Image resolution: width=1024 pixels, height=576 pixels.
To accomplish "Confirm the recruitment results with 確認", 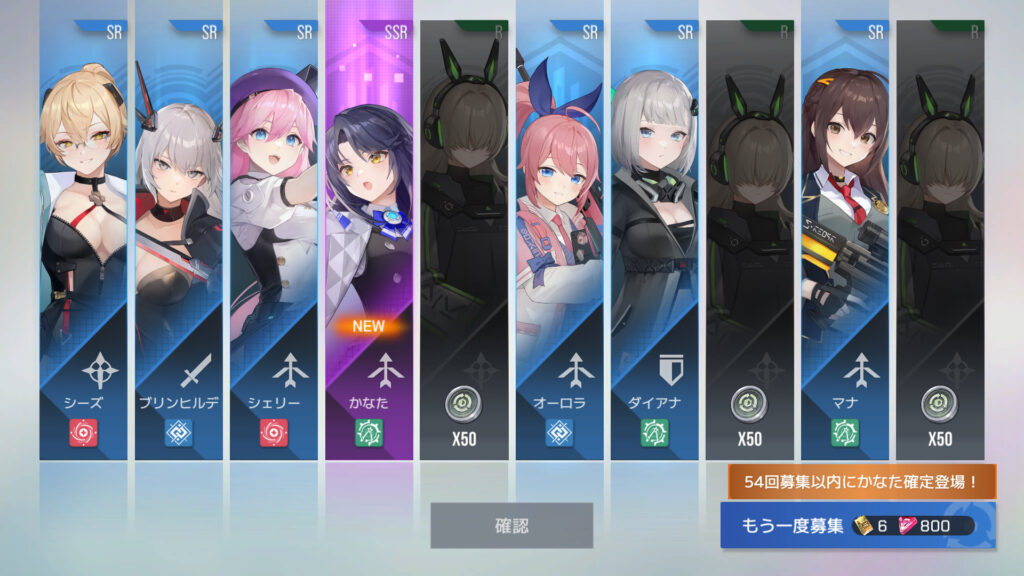I will [511, 525].
